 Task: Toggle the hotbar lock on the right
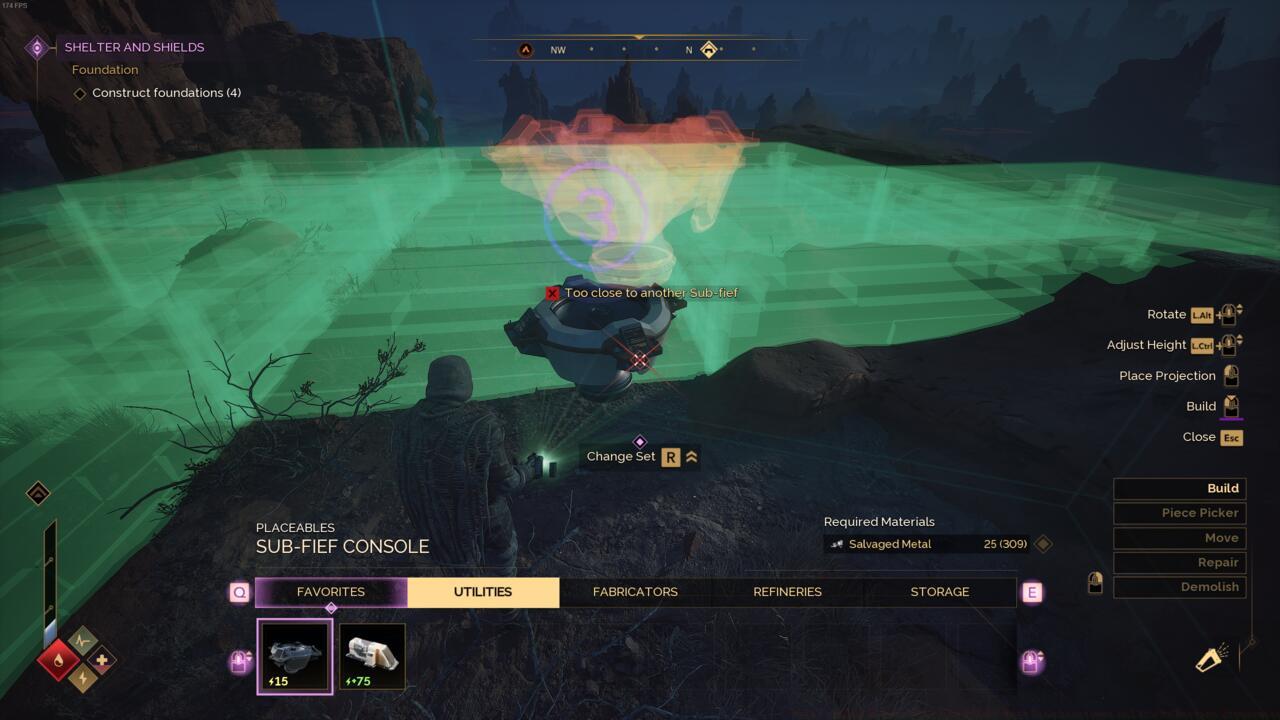[x=1031, y=661]
